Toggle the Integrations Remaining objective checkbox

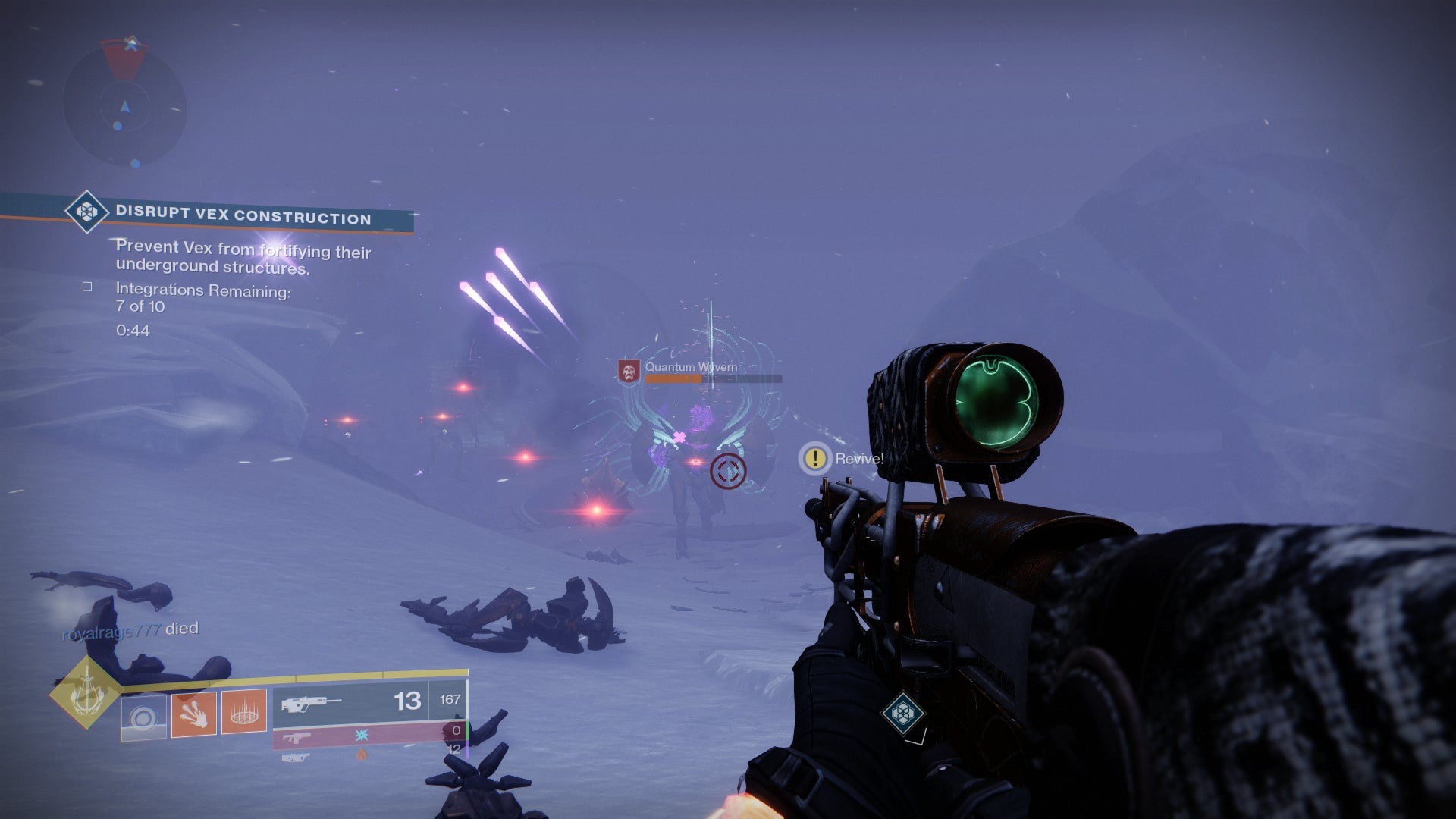(86, 287)
